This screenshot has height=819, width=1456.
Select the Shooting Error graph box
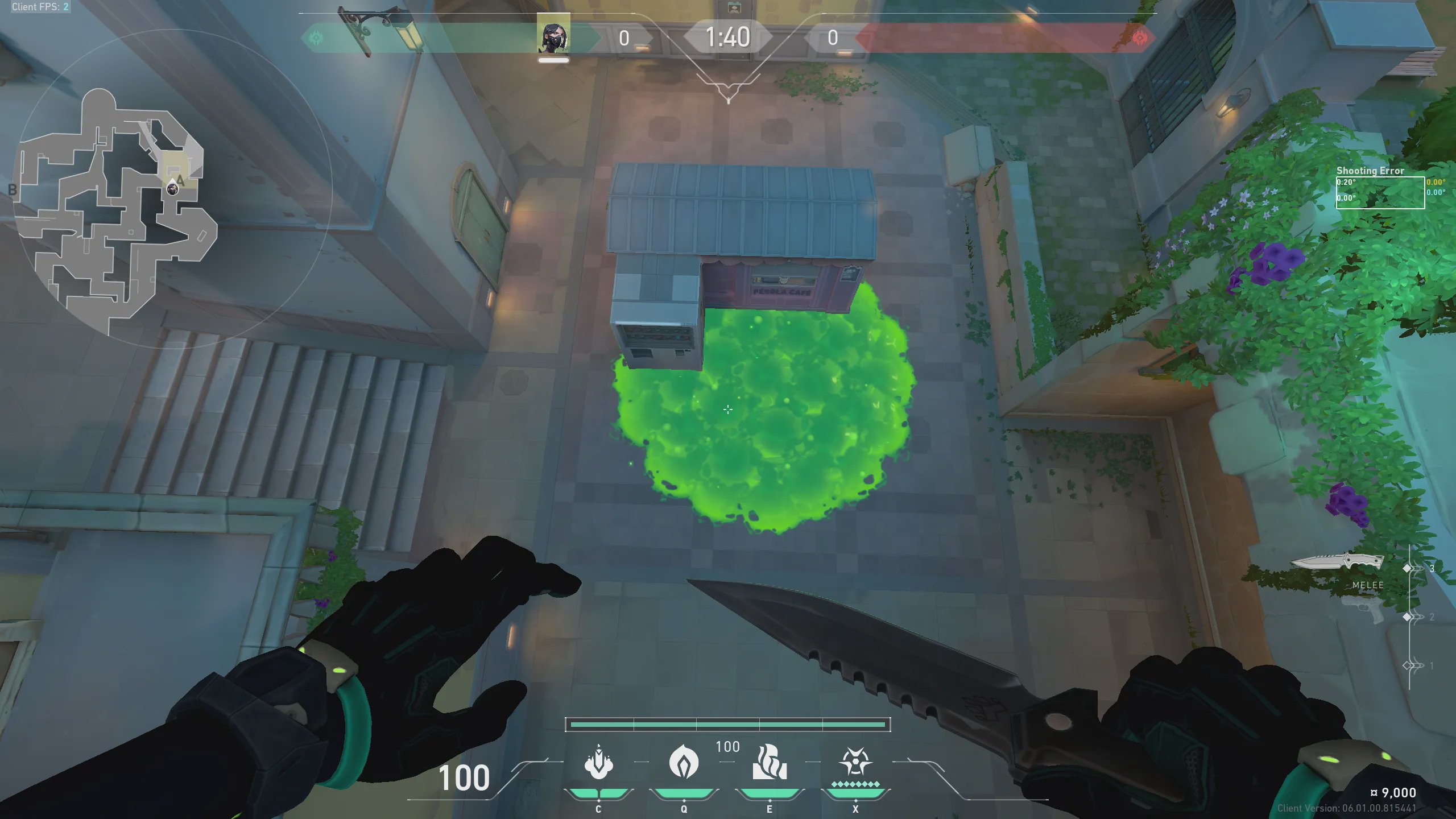[x=1380, y=193]
